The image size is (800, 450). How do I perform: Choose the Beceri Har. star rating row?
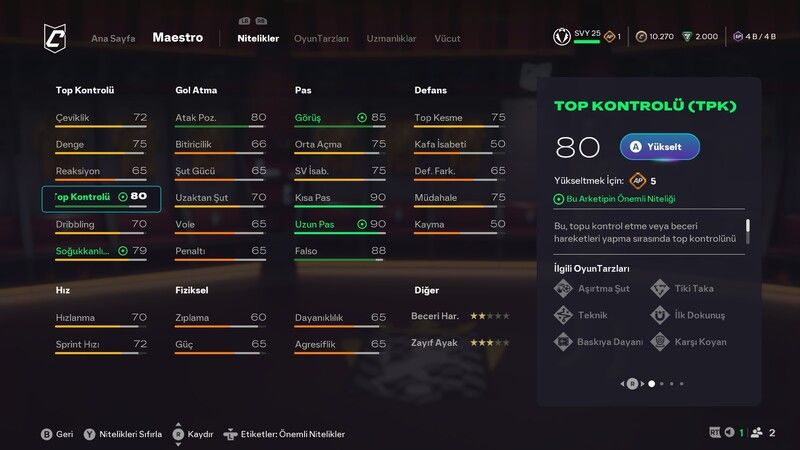pyautogui.click(x=461, y=316)
